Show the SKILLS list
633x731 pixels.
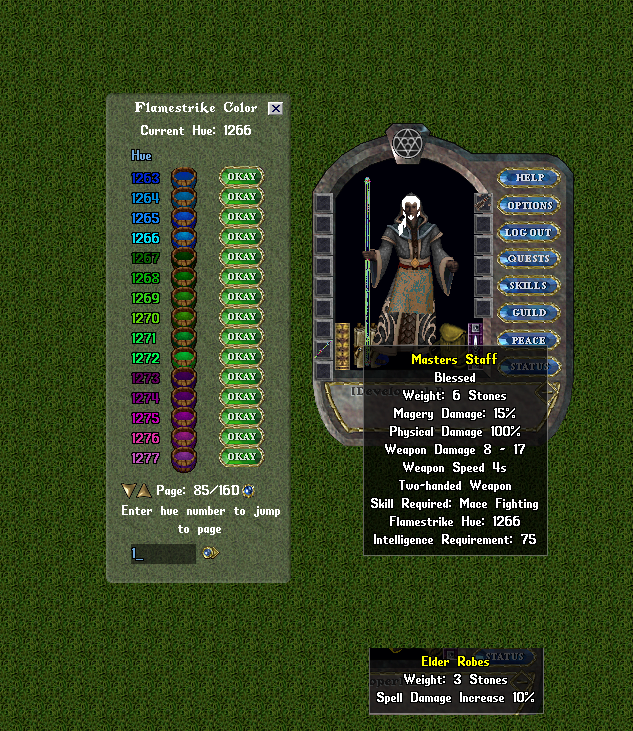click(529, 286)
